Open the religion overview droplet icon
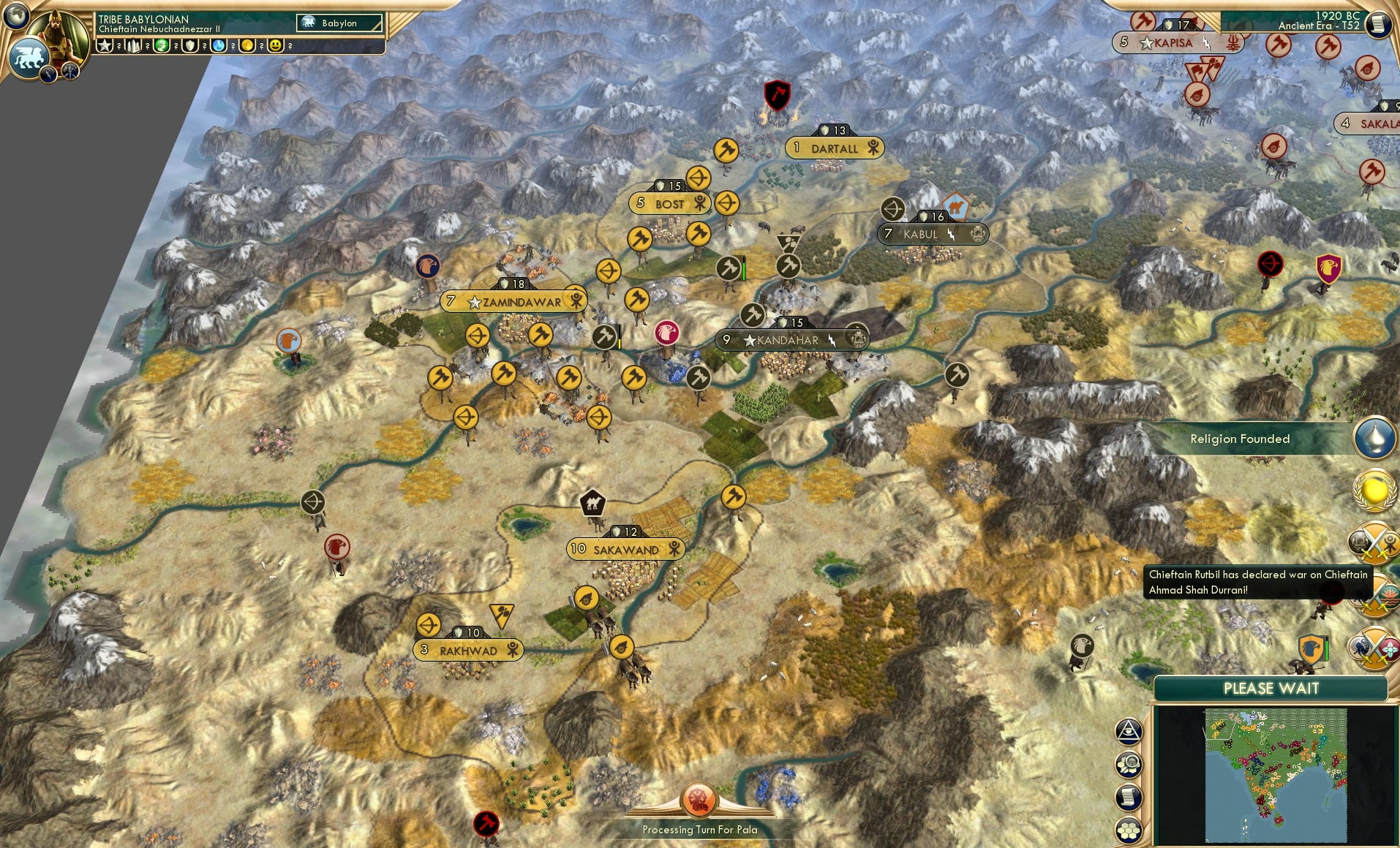Image resolution: width=1400 pixels, height=848 pixels. point(1373,437)
